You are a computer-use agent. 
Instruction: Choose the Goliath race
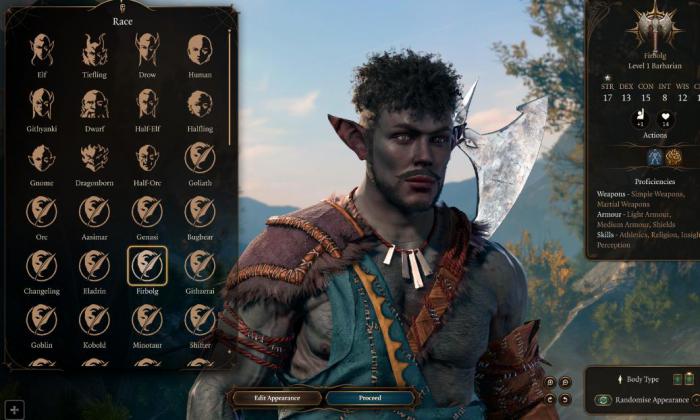point(200,157)
